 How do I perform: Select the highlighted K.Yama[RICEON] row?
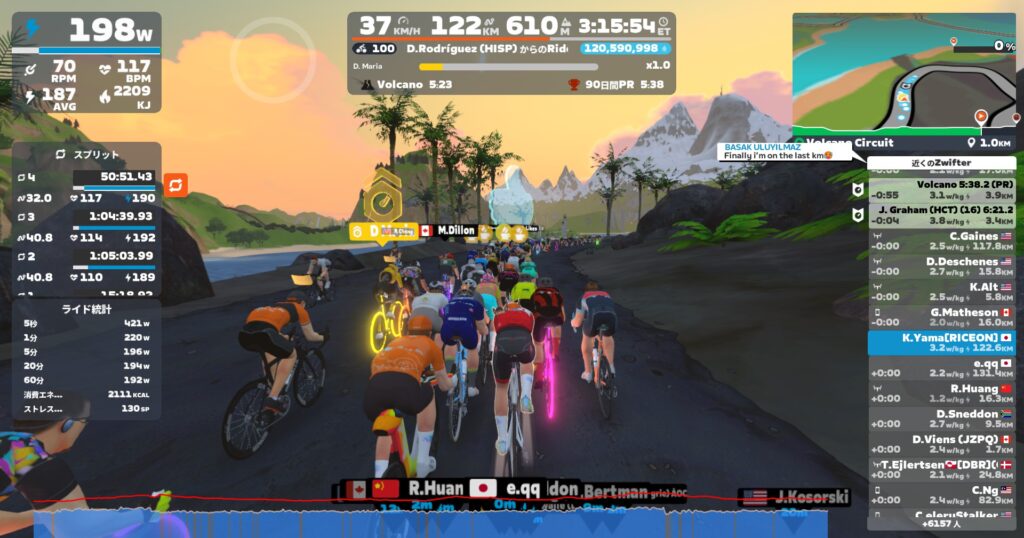point(940,343)
